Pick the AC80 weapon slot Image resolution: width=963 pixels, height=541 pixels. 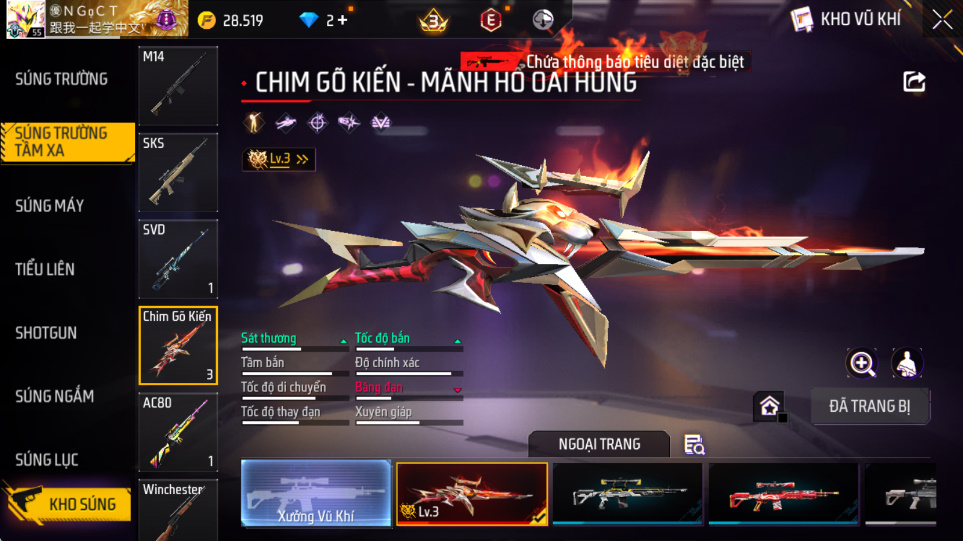tap(177, 432)
